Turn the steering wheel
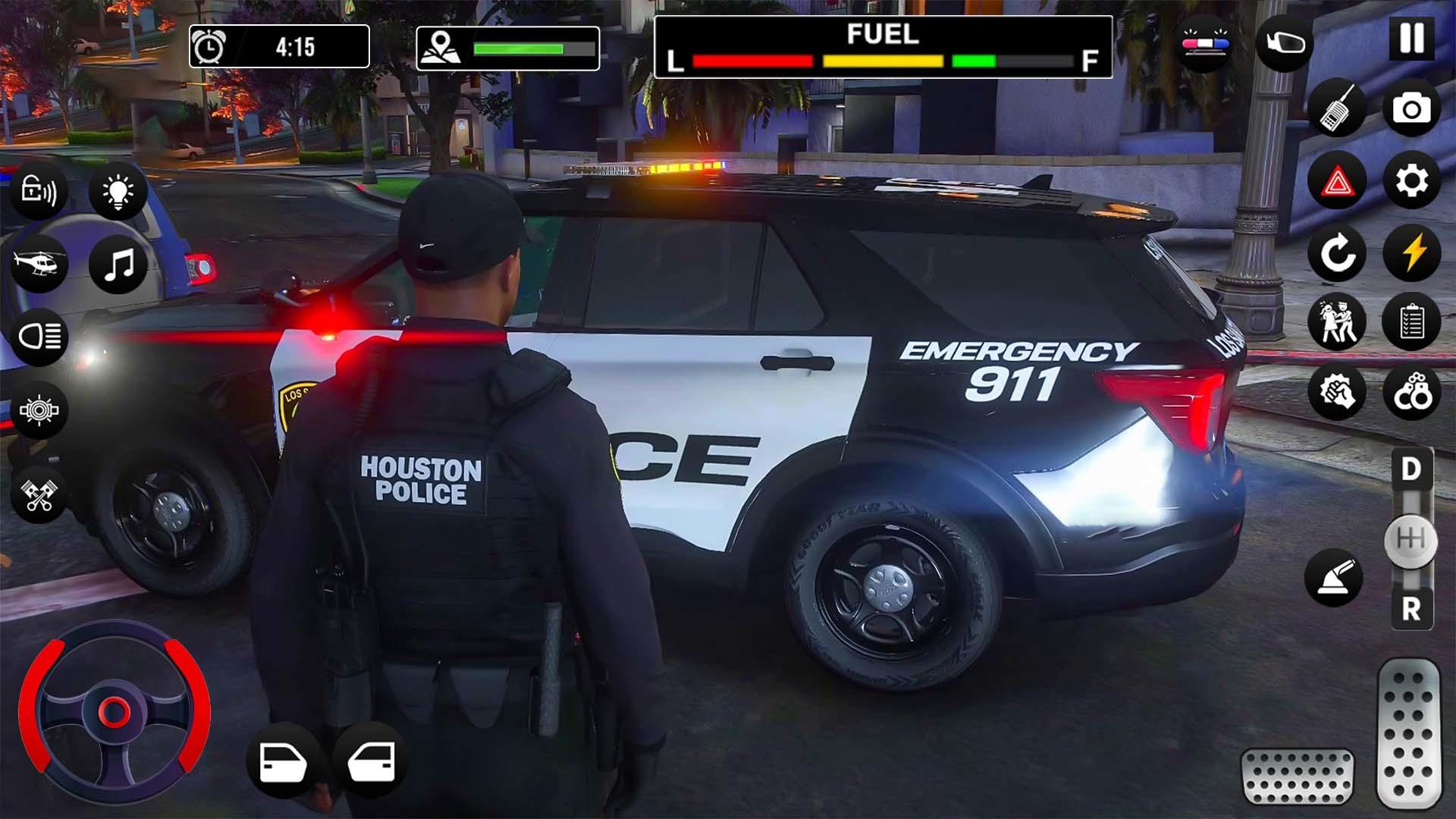The width and height of the screenshot is (1456, 819). 115,713
